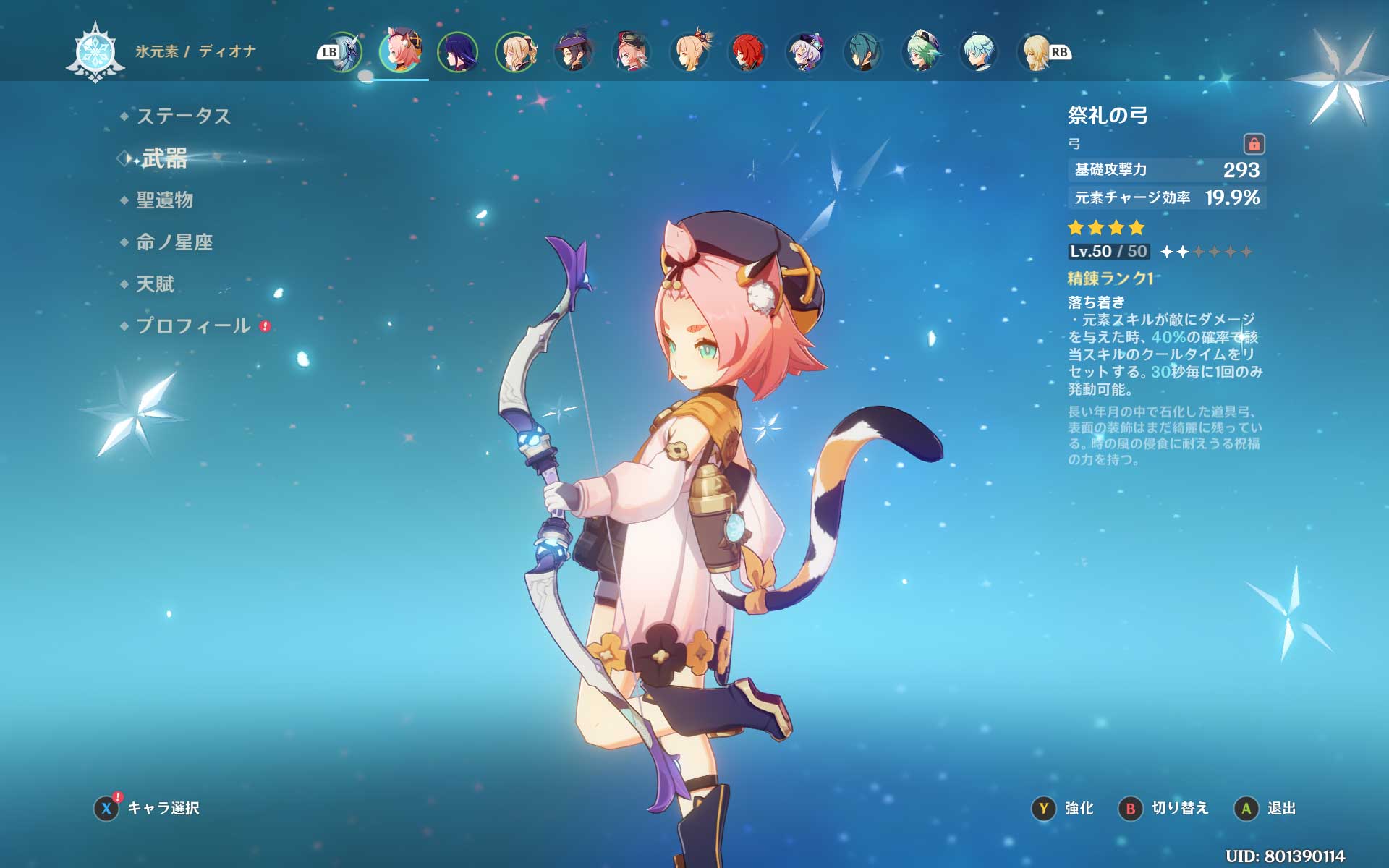This screenshot has height=868, width=1389.
Task: Select Mona's witch hat portrait
Action: click(574, 51)
